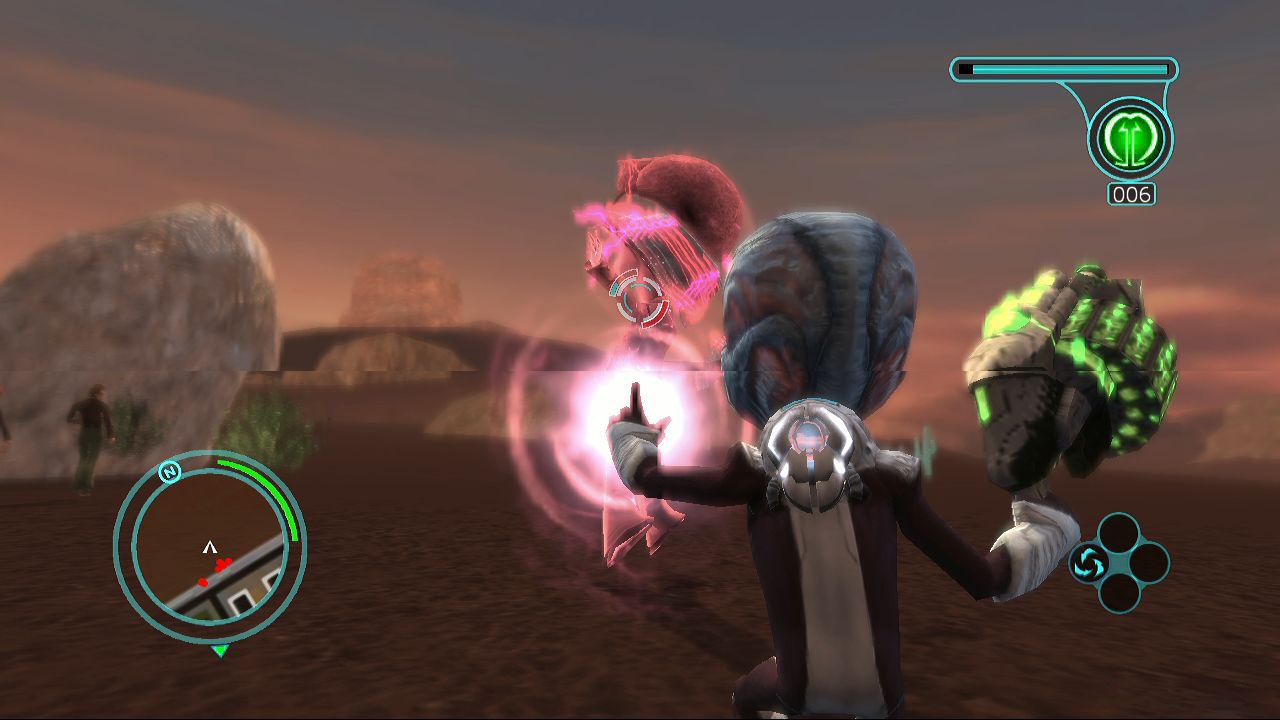Select the green weapon icon
The height and width of the screenshot is (720, 1280).
[x=1131, y=139]
